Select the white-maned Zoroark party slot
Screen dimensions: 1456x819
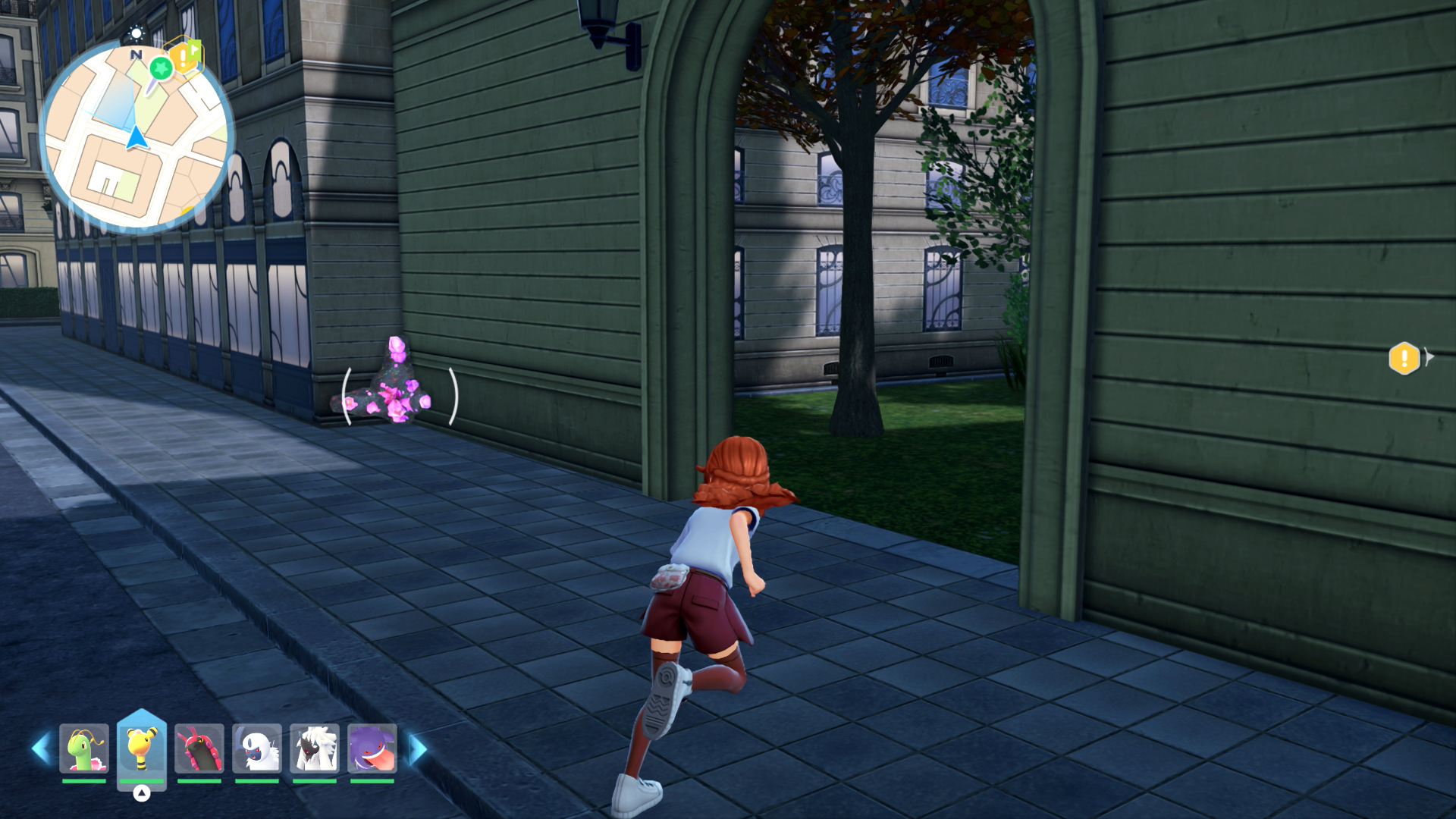pyautogui.click(x=315, y=748)
